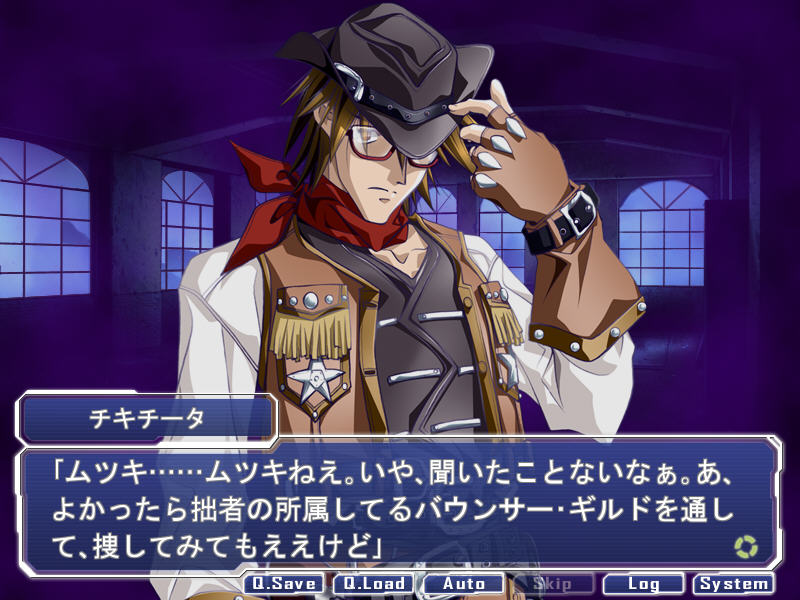
Task: Open the System menu
Action: point(734,584)
